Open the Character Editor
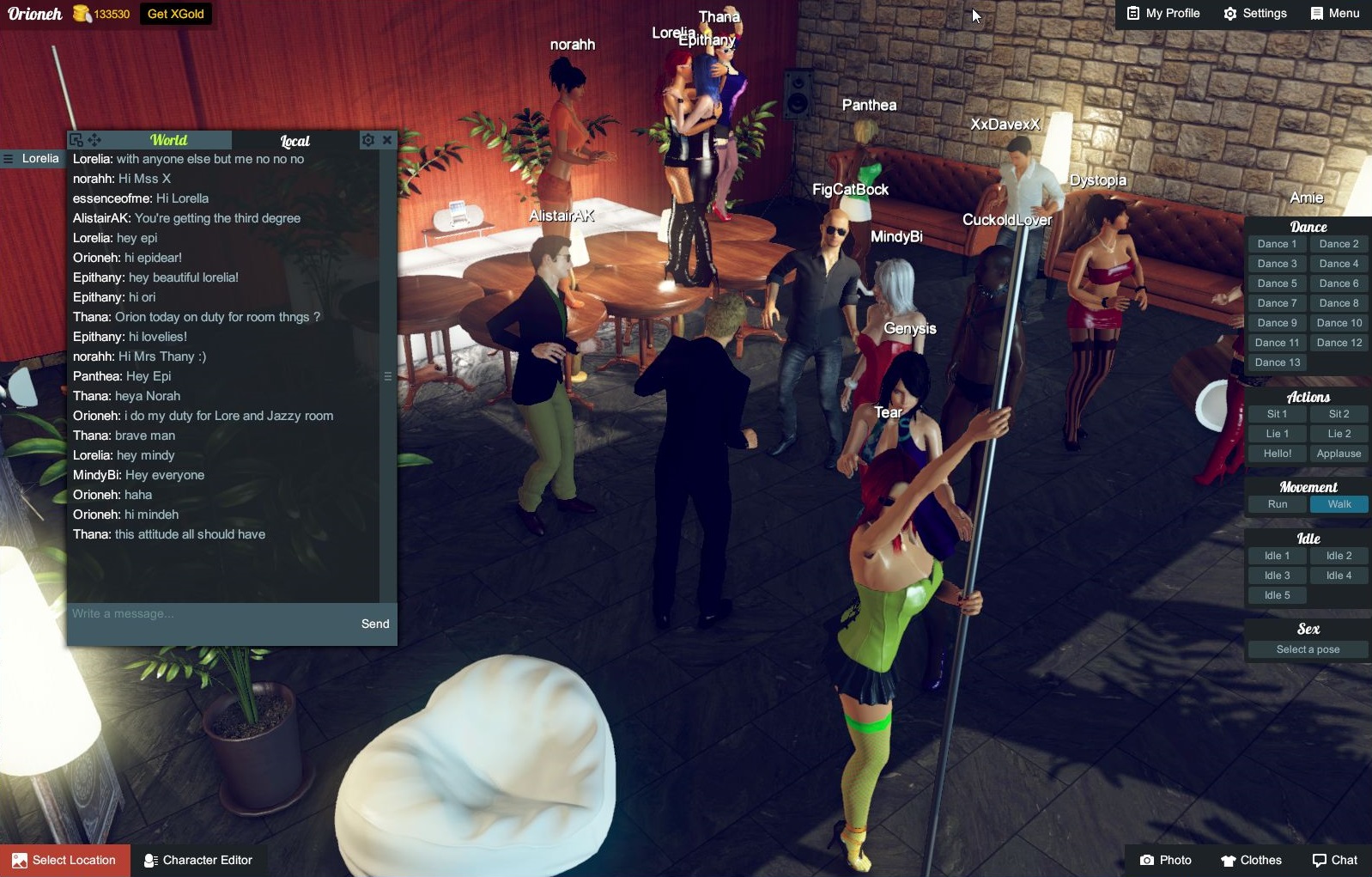 [198, 860]
